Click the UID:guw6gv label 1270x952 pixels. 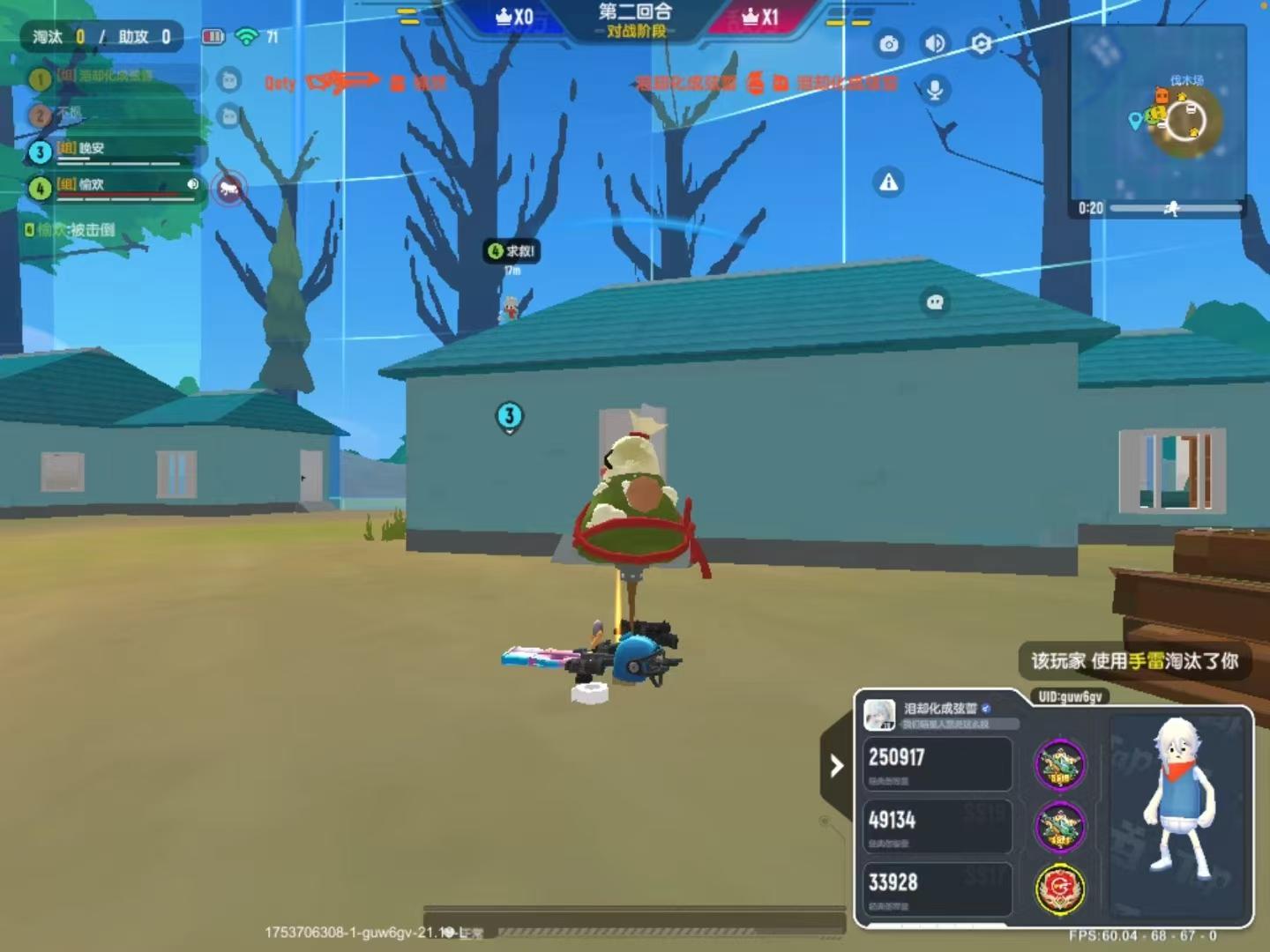(1069, 697)
